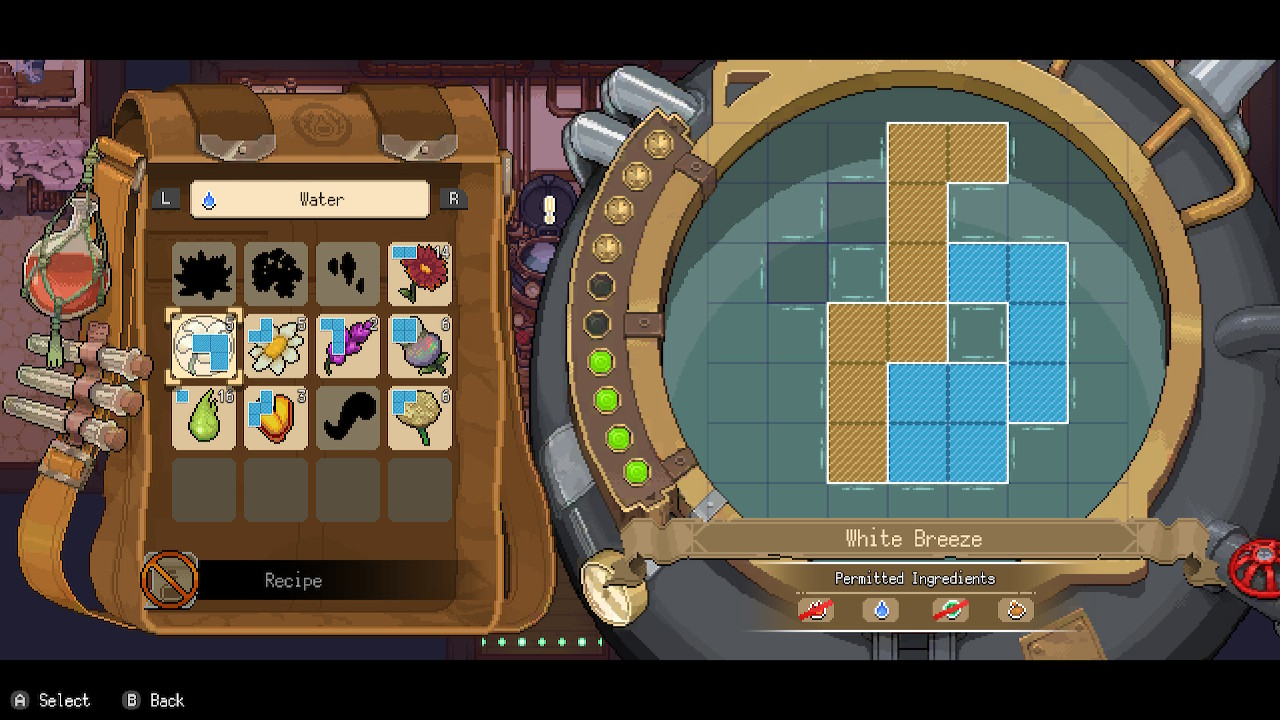Image resolution: width=1280 pixels, height=720 pixels.
Task: Choose the iridescent purple bulb ingredient
Action: coord(420,346)
